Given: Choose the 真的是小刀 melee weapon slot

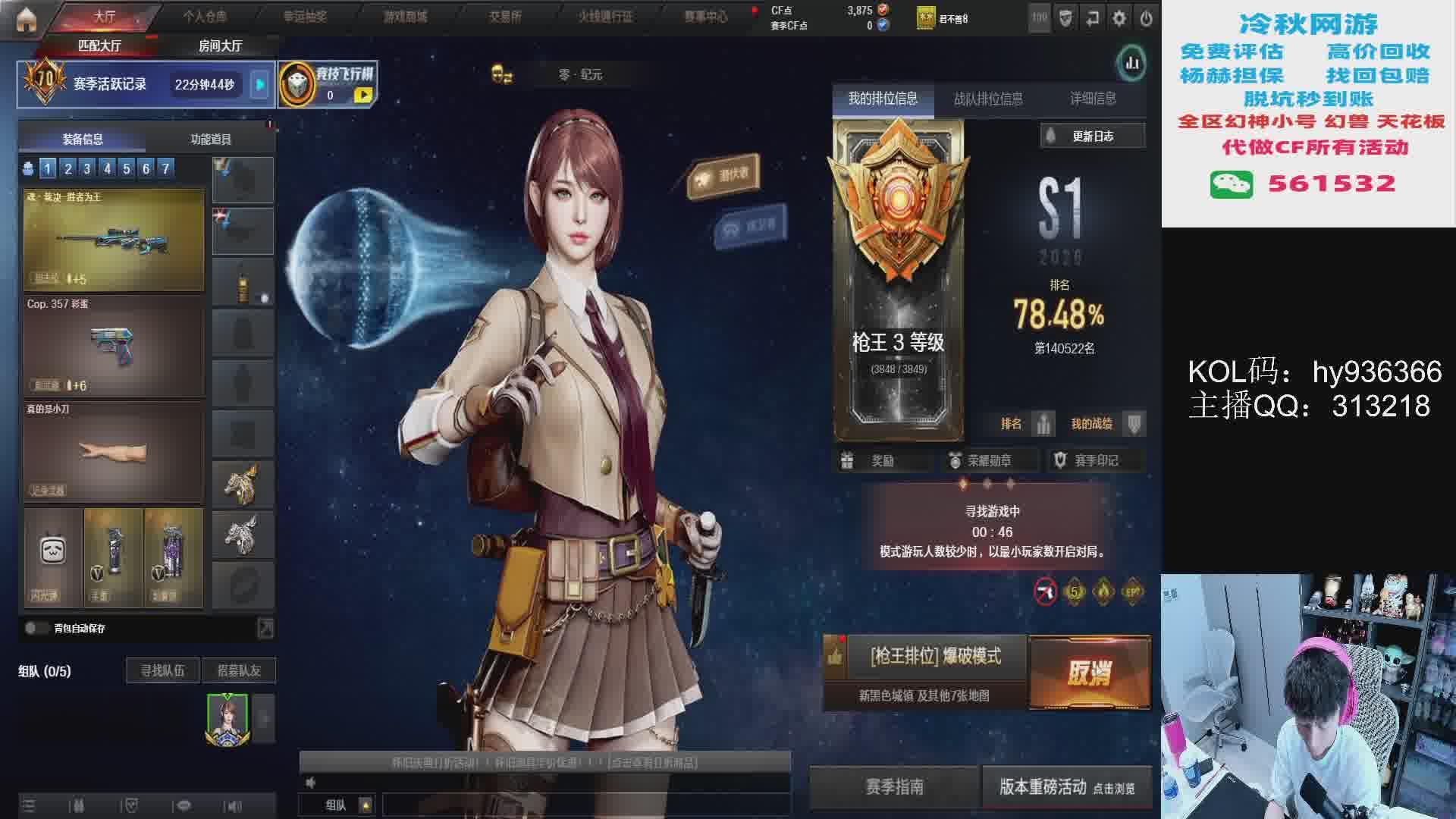Looking at the screenshot, I should tap(114, 452).
